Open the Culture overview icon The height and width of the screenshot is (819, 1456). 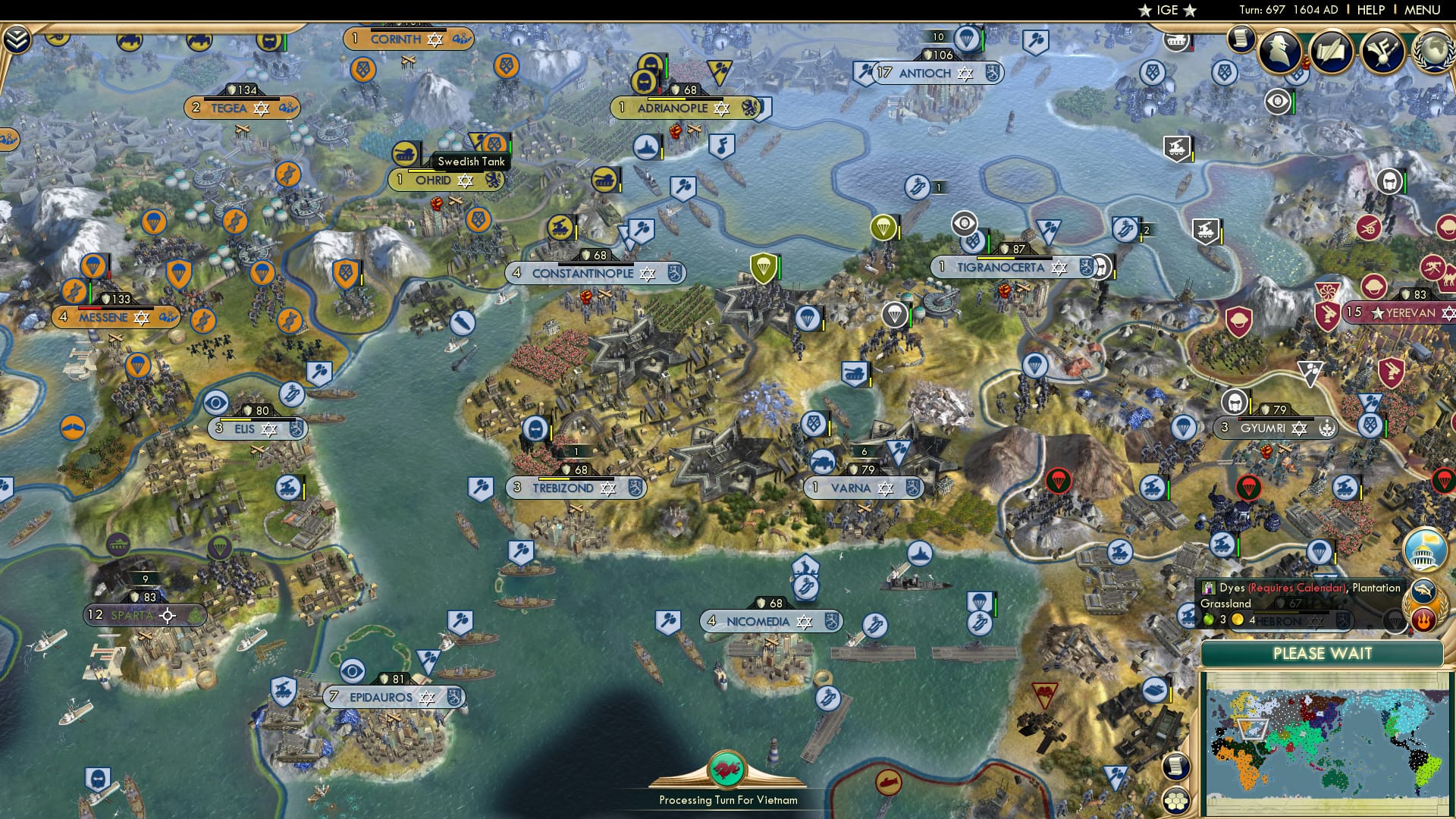[x=1382, y=50]
